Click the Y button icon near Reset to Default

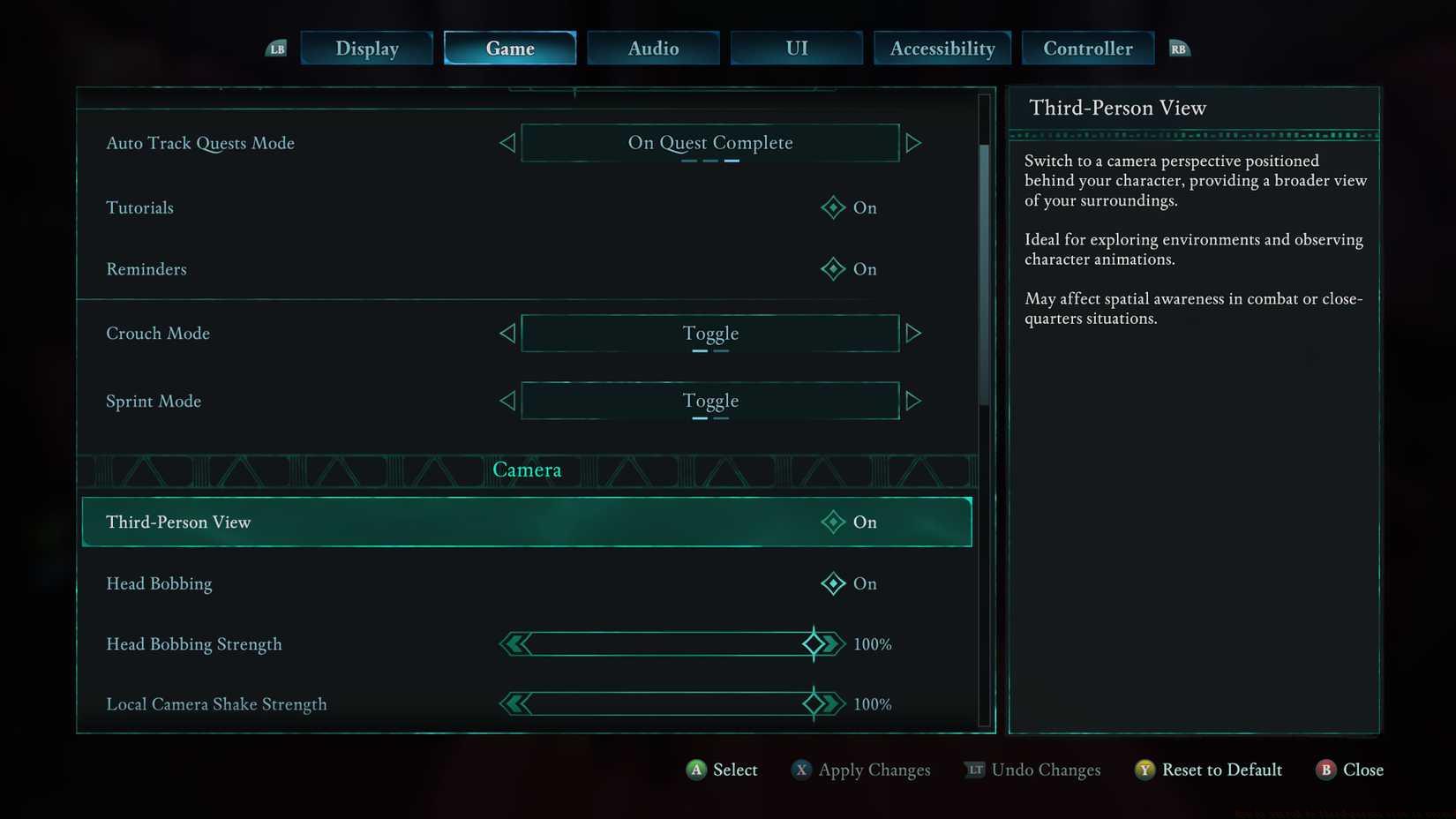coord(1145,770)
